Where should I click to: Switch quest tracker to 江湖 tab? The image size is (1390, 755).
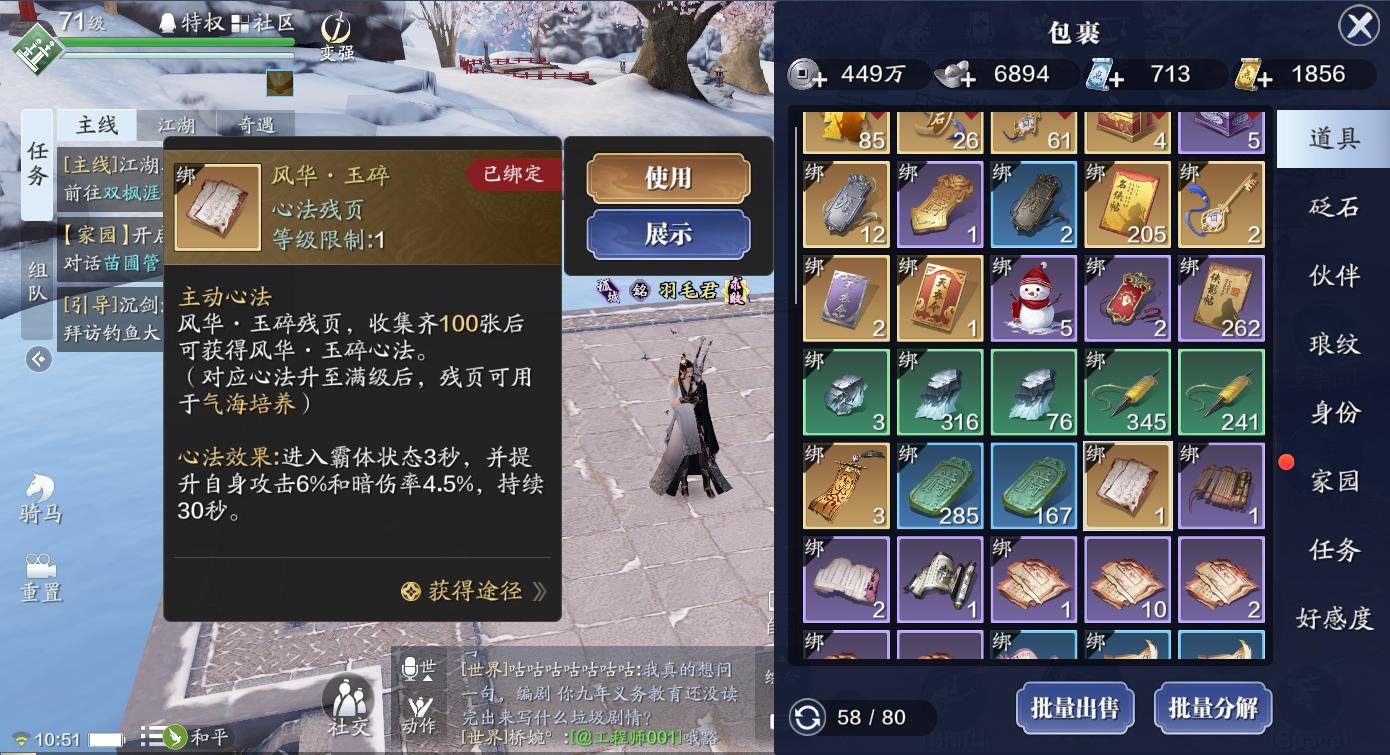tap(177, 125)
